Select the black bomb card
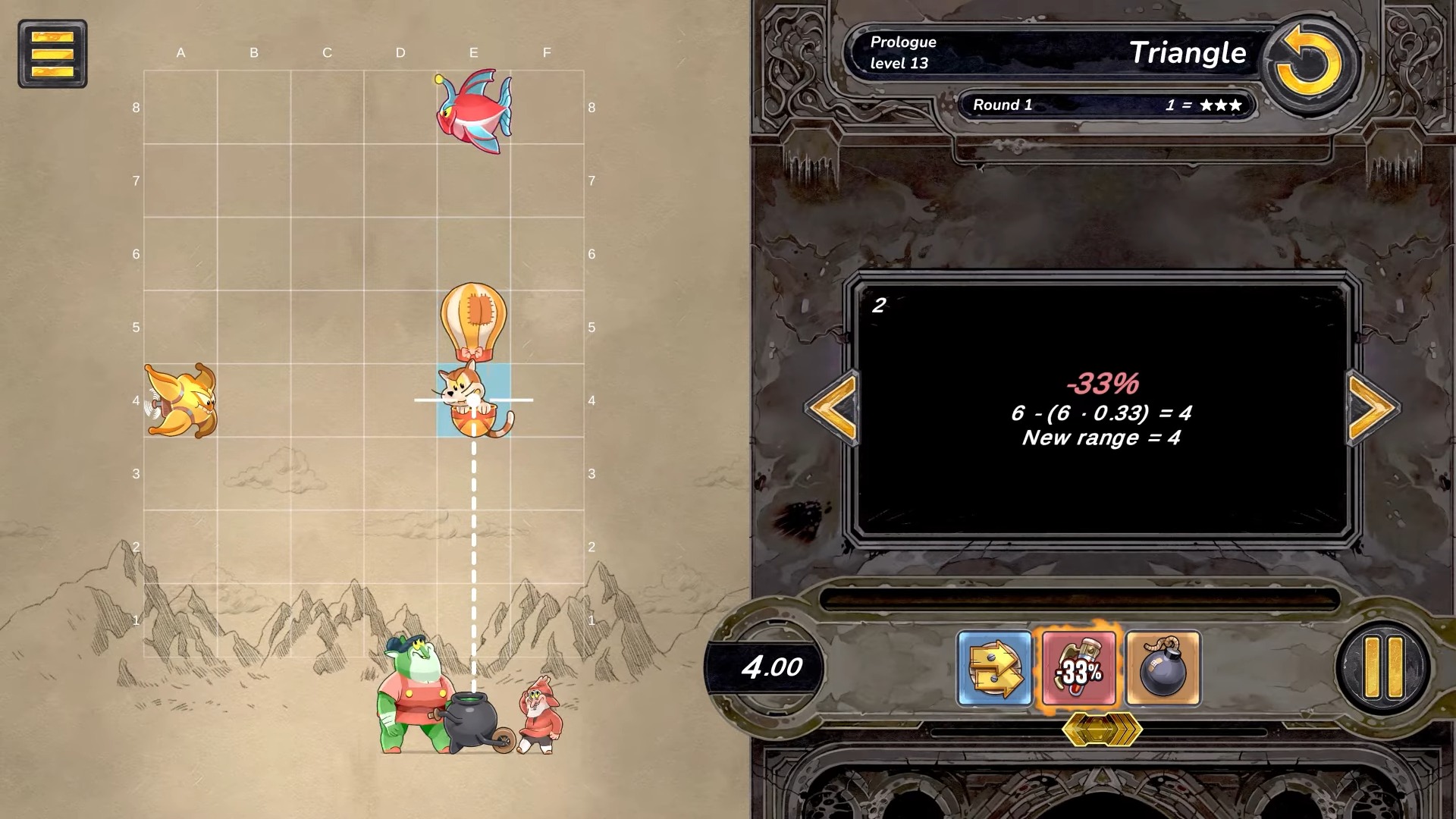This screenshot has width=1456, height=819. (x=1163, y=668)
